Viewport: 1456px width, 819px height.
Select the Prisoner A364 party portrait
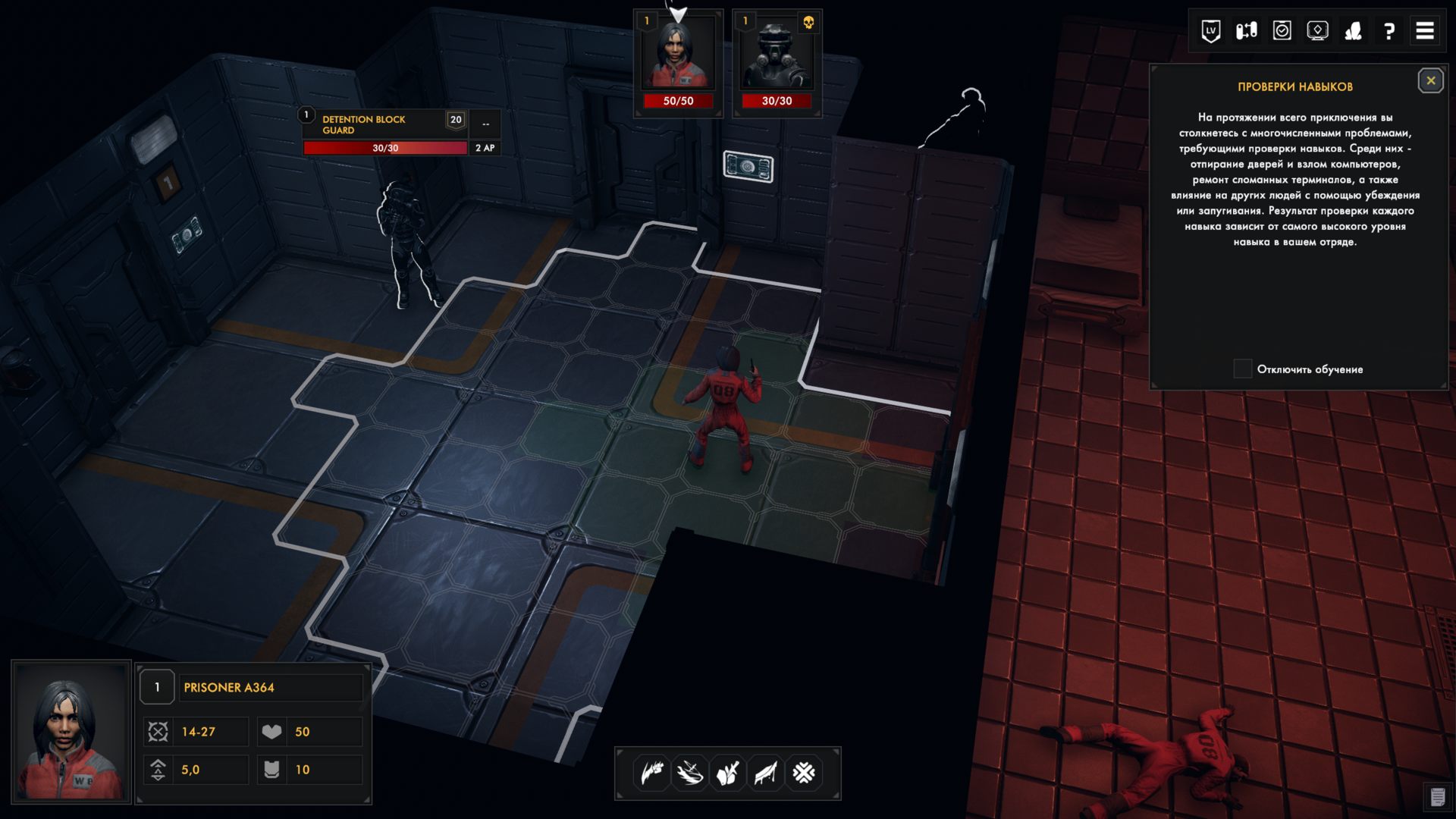click(x=677, y=53)
